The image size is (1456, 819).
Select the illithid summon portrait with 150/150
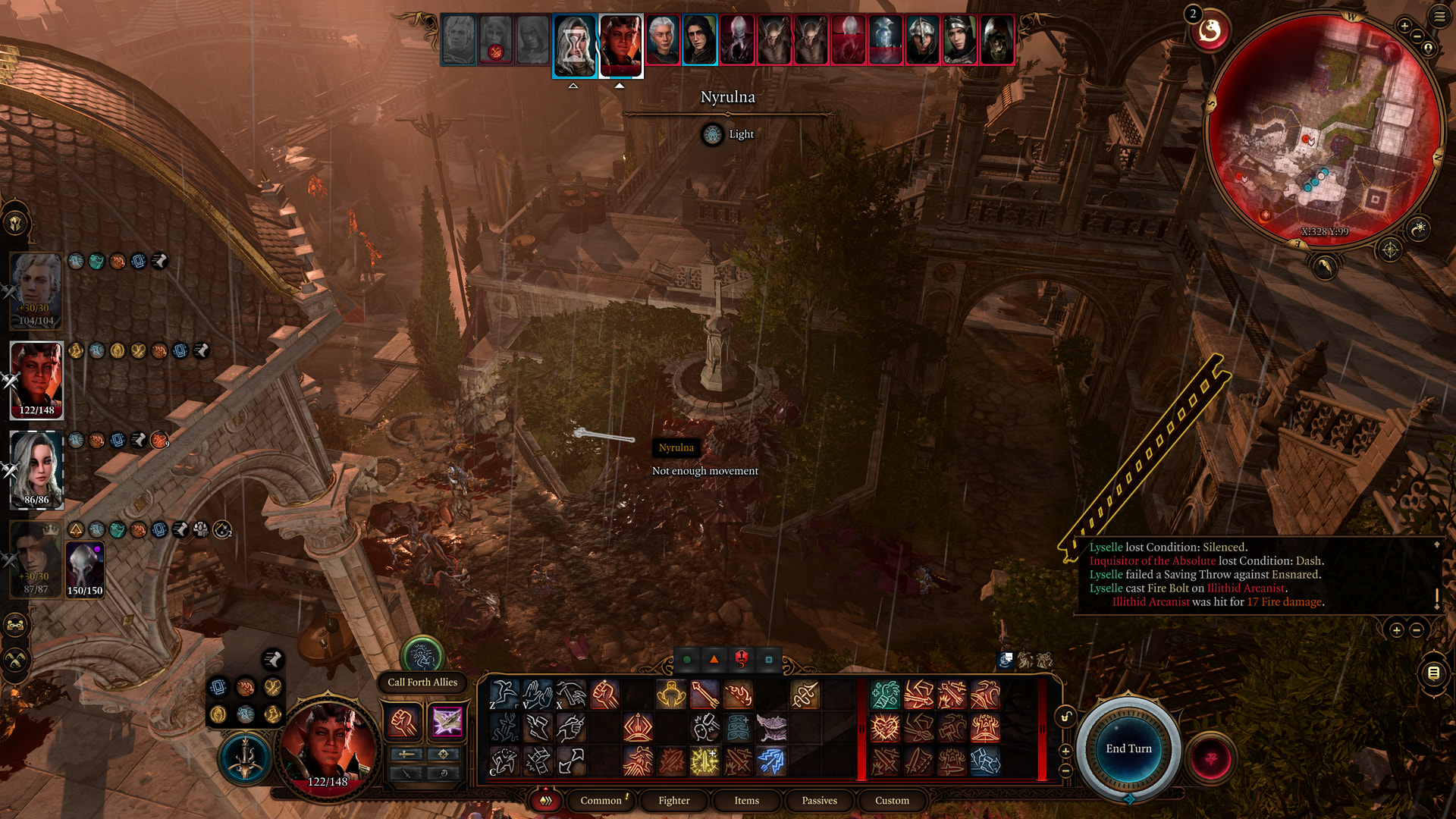point(84,569)
